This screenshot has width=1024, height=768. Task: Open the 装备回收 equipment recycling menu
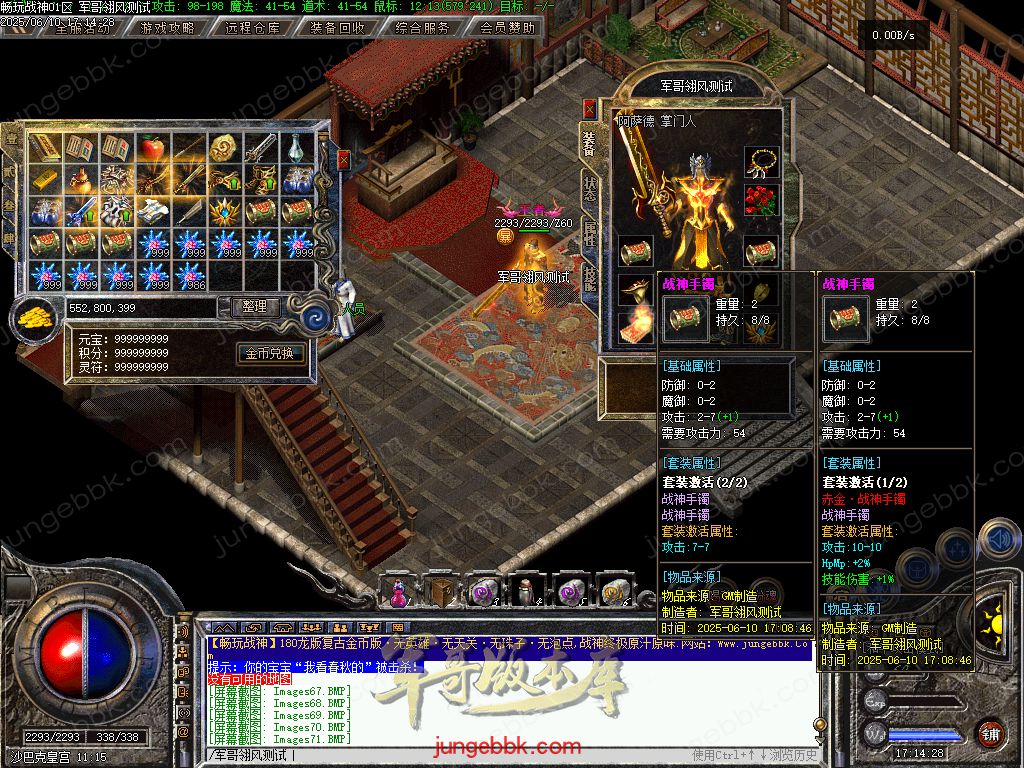point(337,28)
